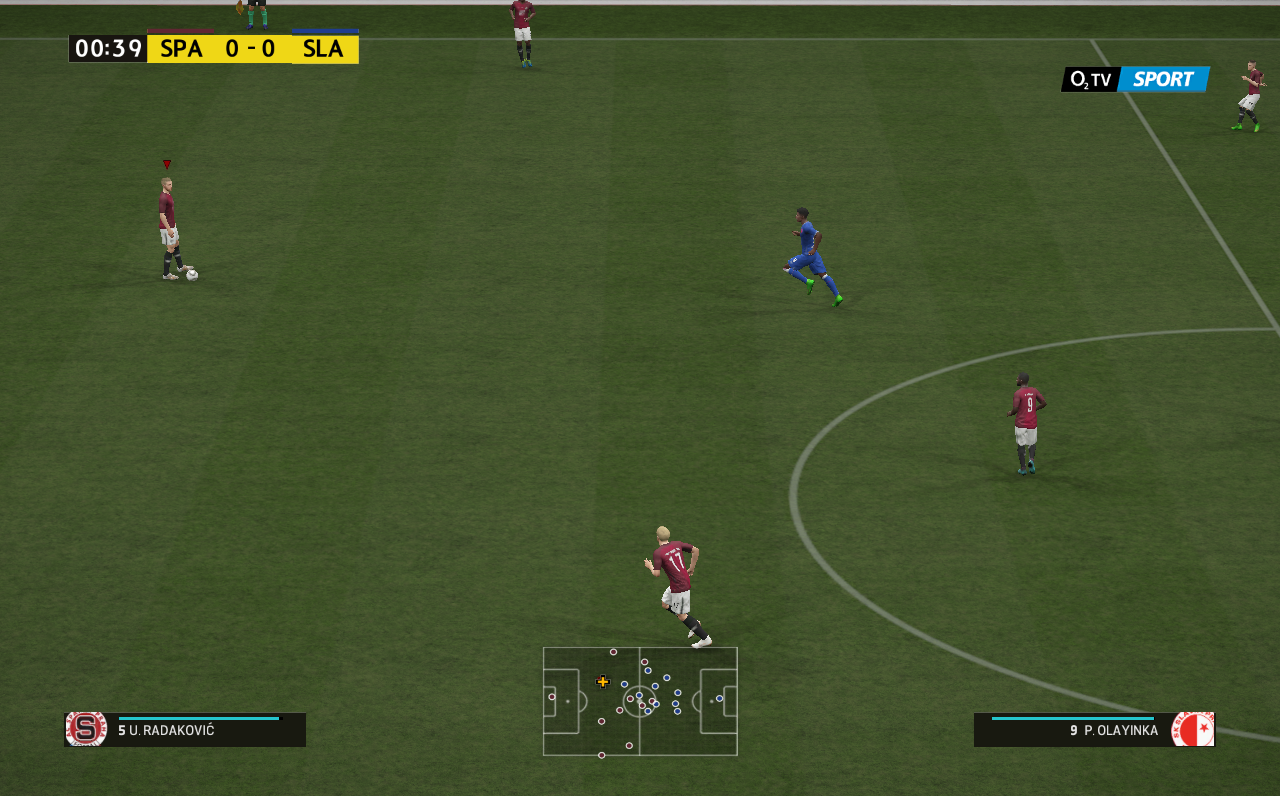Image resolution: width=1280 pixels, height=796 pixels.
Task: Select a maroon Sparta dot inside the radar's center circle
Action: [x=630, y=699]
